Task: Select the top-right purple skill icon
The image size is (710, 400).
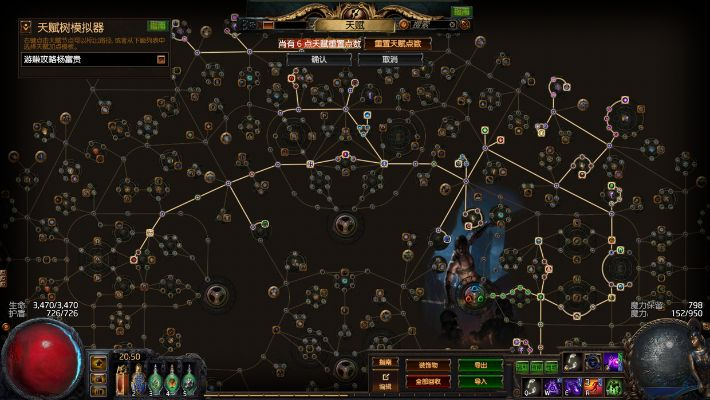Action: click(614, 362)
